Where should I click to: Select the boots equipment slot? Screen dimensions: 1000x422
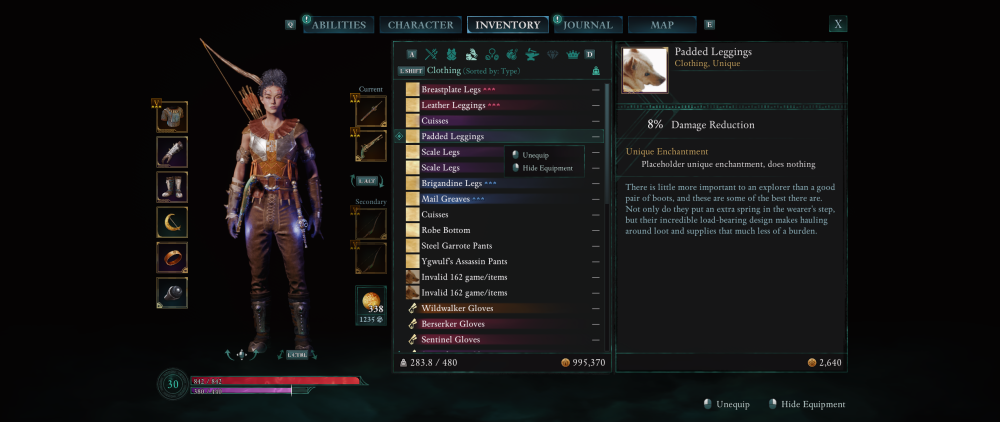coord(172,187)
